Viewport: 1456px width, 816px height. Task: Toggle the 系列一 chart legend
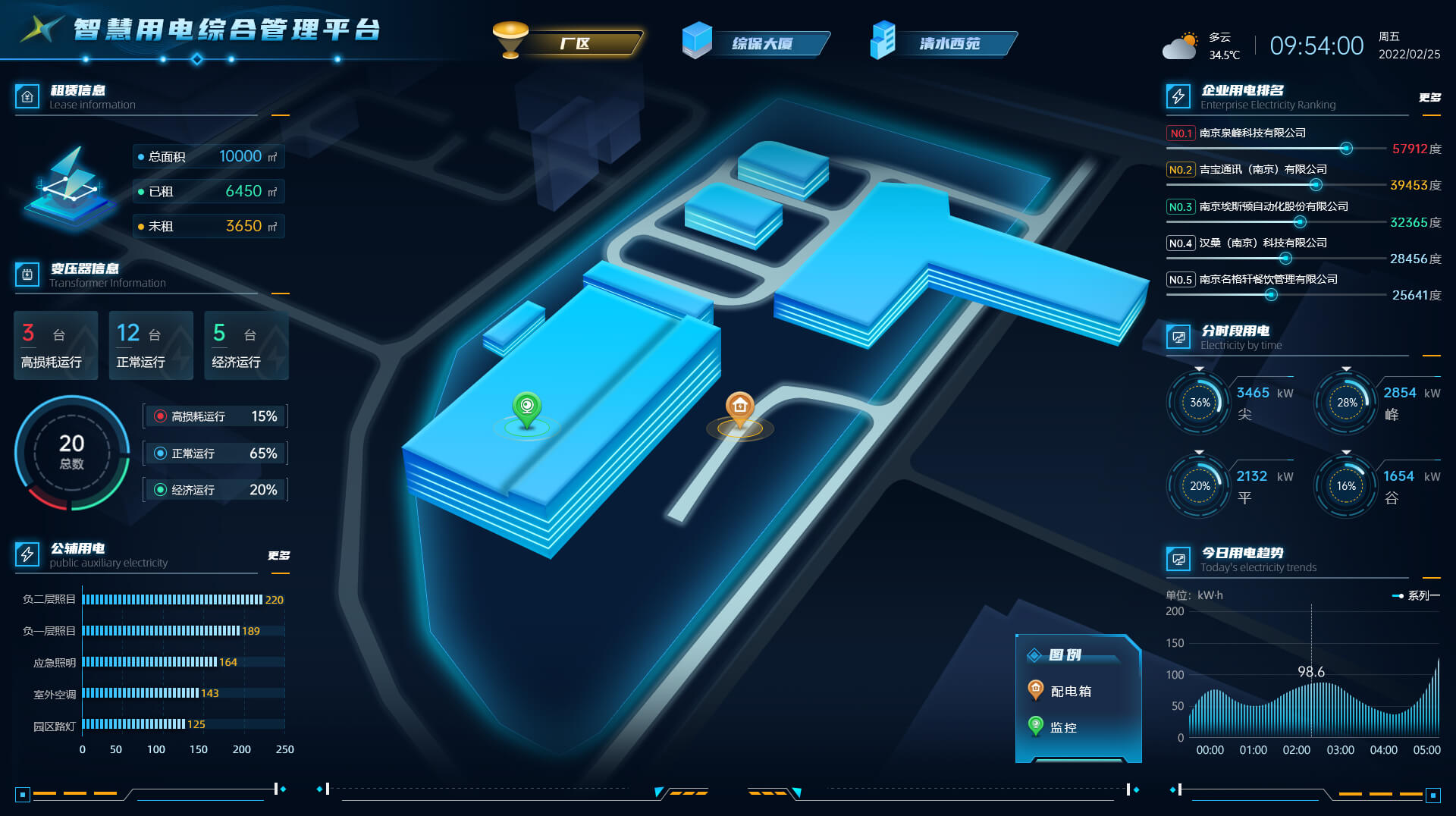click(x=1415, y=596)
